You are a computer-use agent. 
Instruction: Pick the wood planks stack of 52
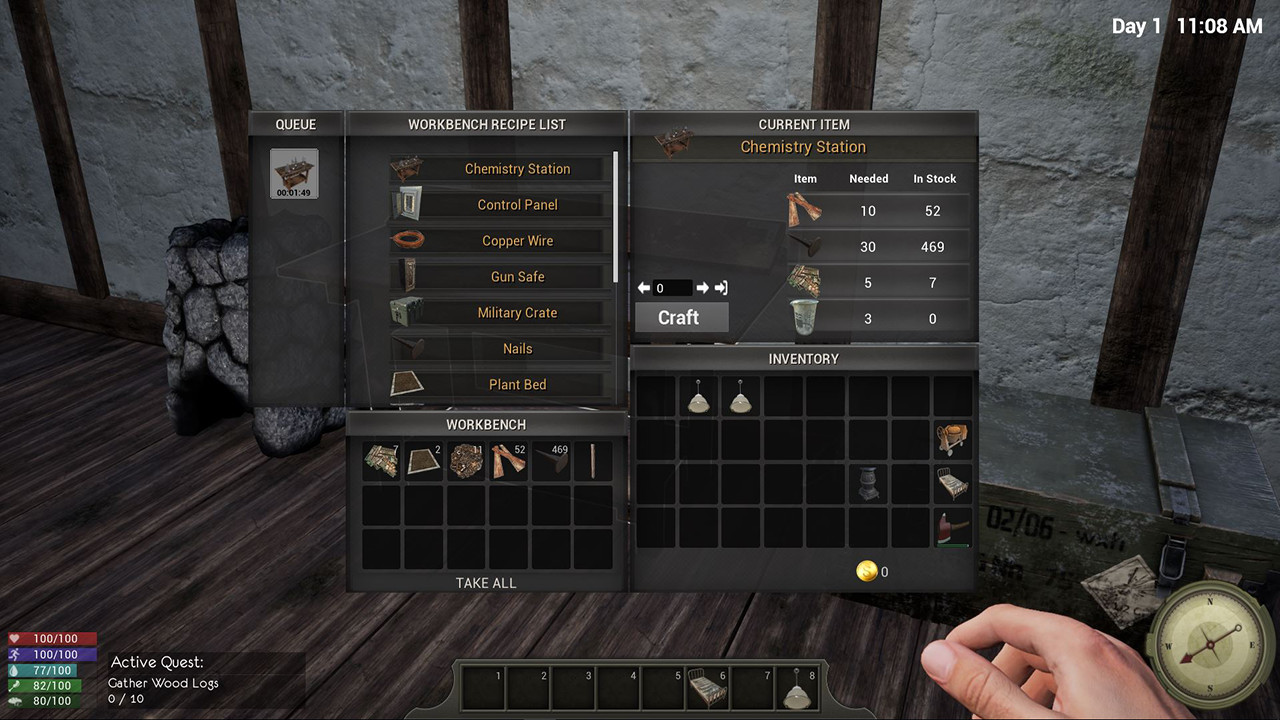508,462
